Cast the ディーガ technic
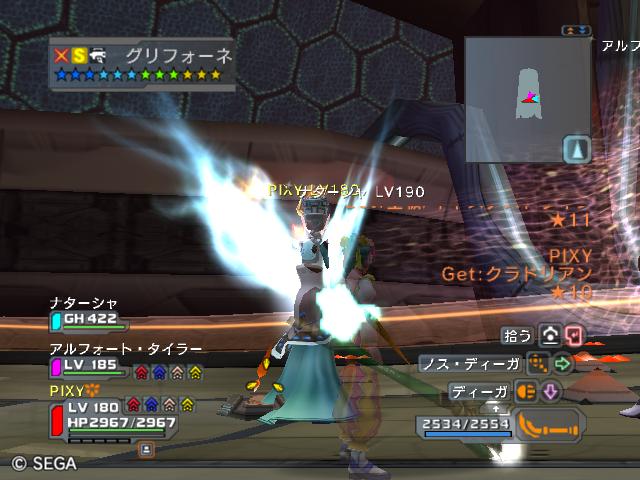Screen dimensions: 640x480 tap(526, 392)
